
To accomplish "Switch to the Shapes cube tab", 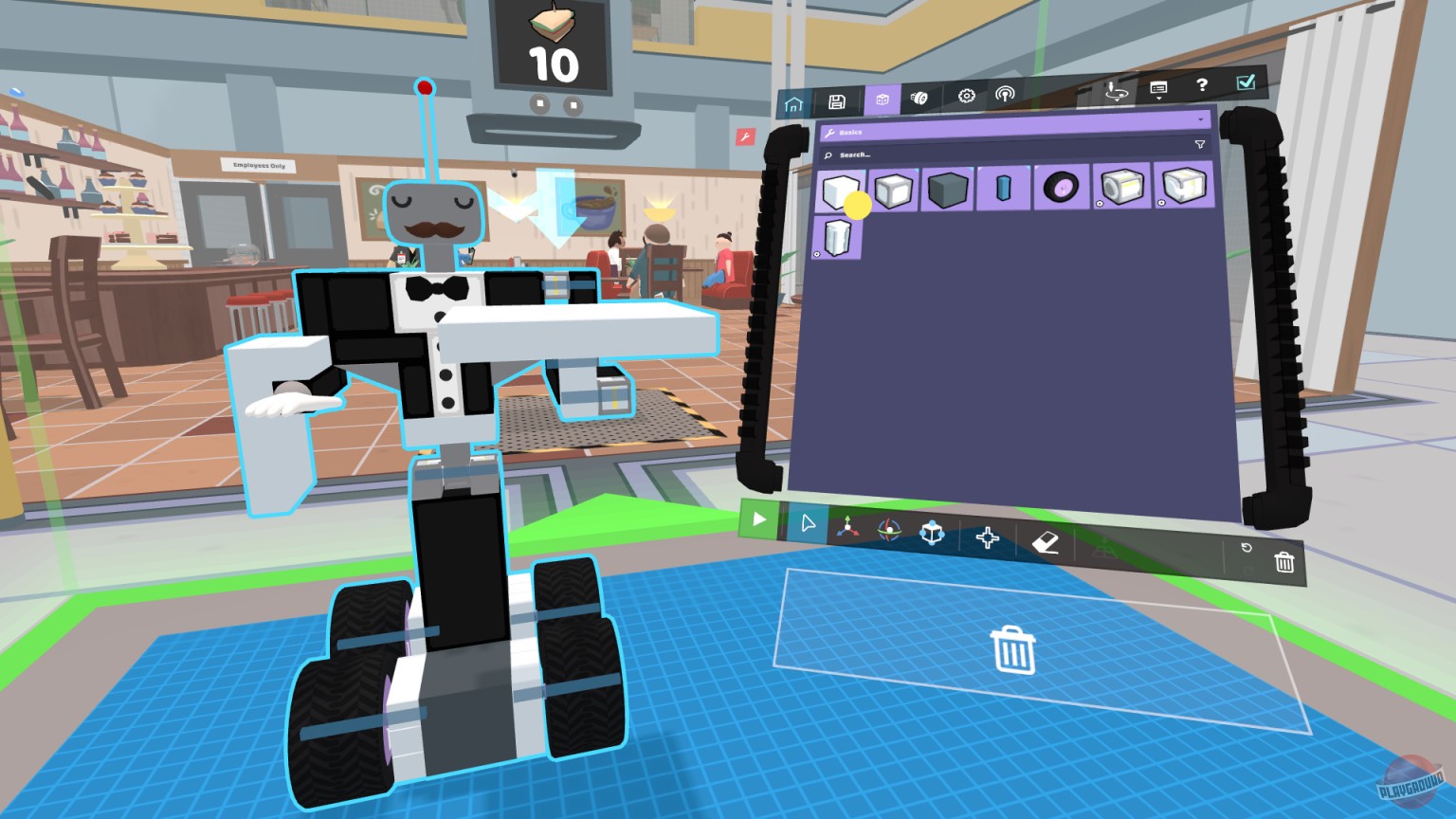I will (882, 99).
